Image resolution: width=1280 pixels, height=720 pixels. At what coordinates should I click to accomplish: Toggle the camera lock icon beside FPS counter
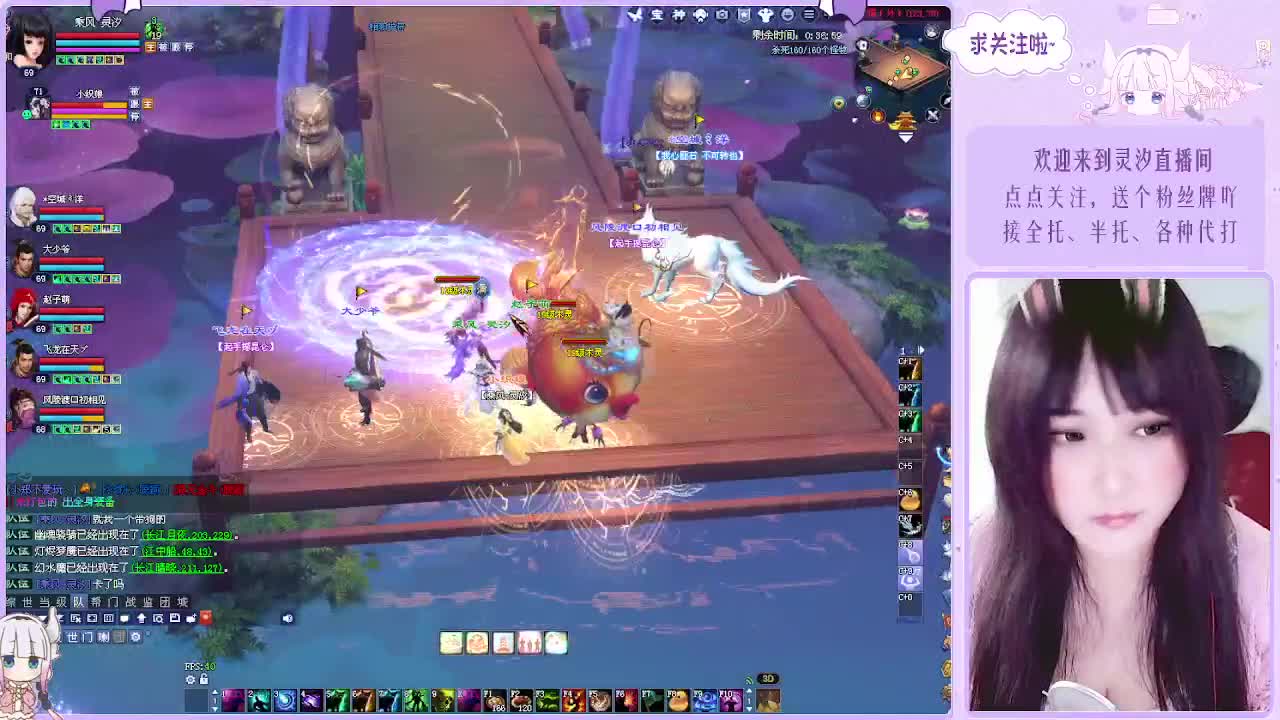pyautogui.click(x=204, y=679)
